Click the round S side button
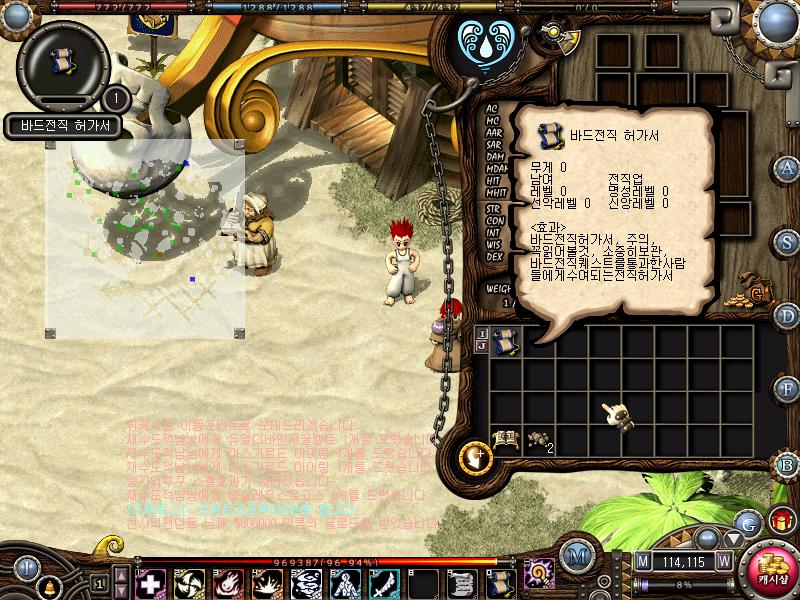Screen dimensions: 800x600 click(788, 242)
